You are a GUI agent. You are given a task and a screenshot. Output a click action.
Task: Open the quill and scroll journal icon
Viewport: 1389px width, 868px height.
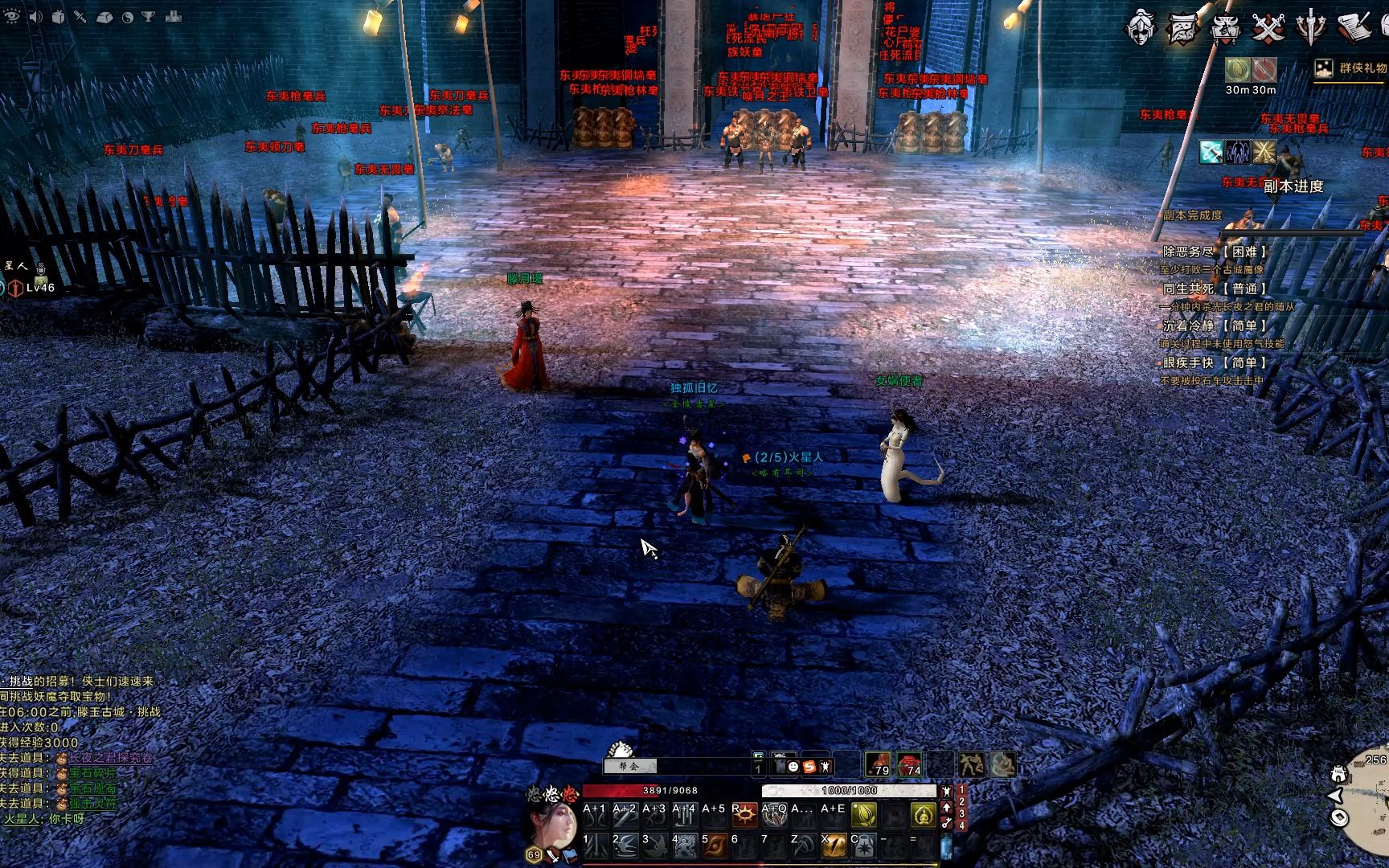point(1354,27)
